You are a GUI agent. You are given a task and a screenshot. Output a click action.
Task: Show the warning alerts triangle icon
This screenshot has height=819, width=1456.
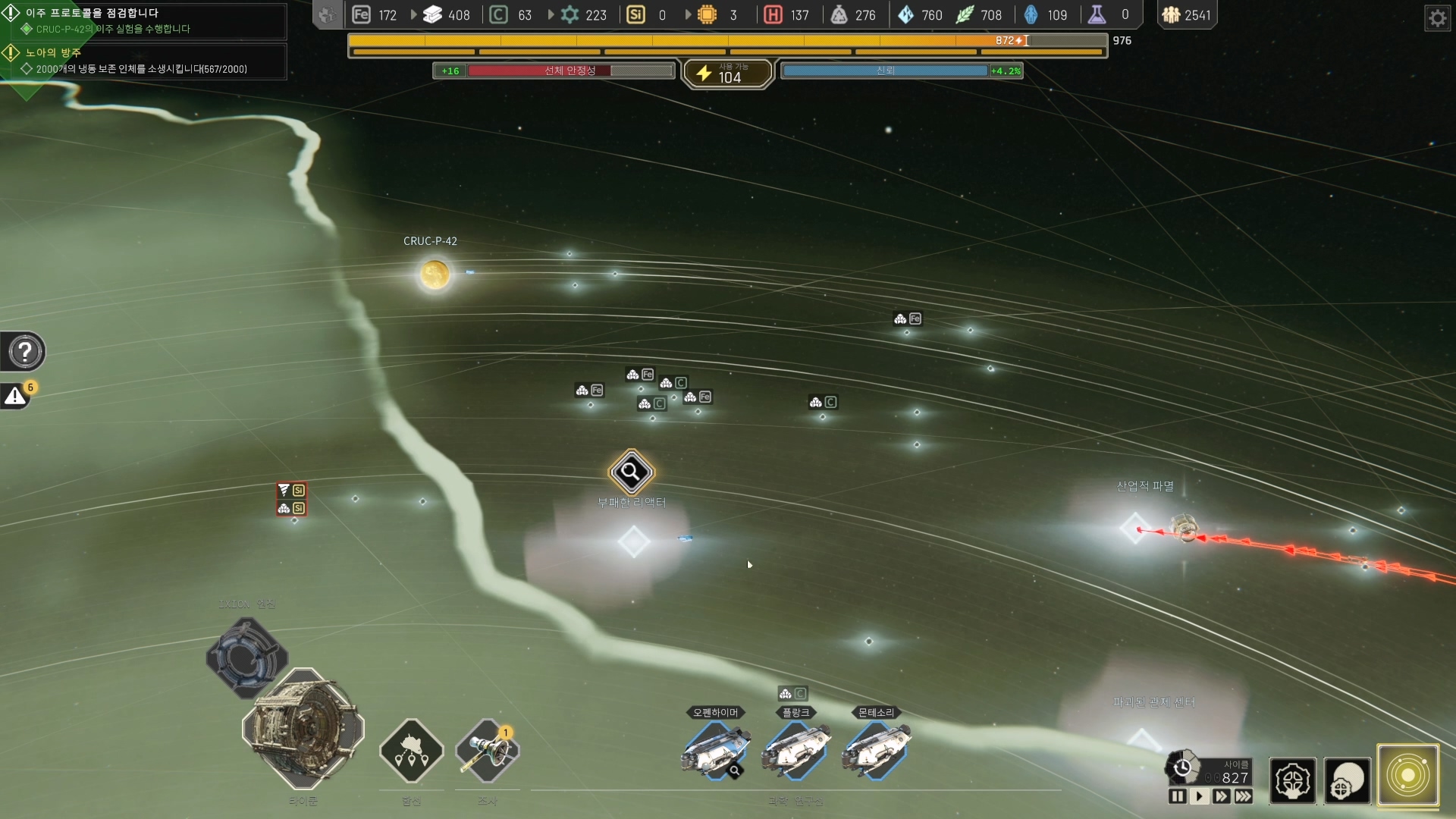15,396
